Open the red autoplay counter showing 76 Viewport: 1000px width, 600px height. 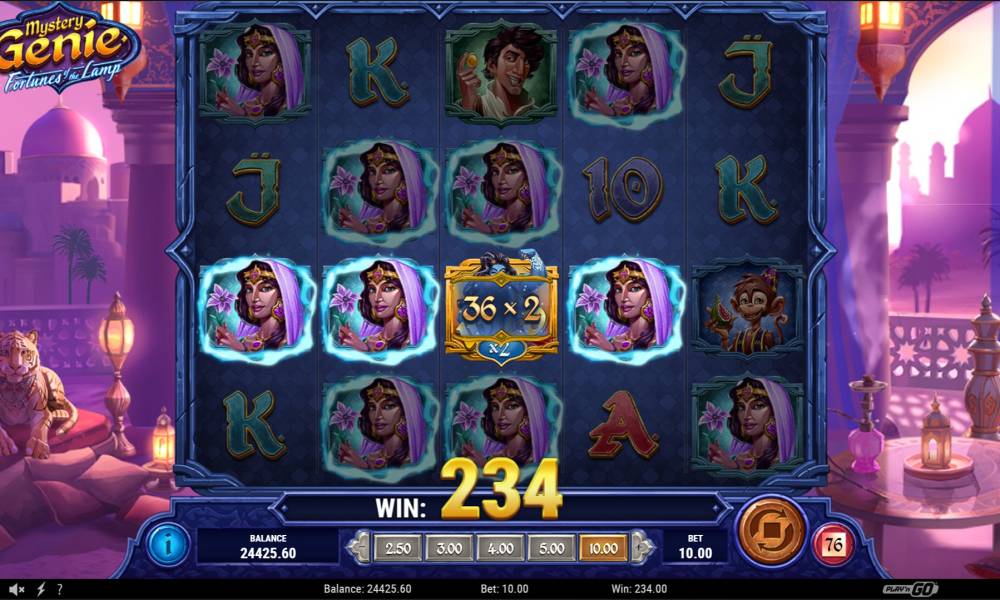tap(832, 545)
